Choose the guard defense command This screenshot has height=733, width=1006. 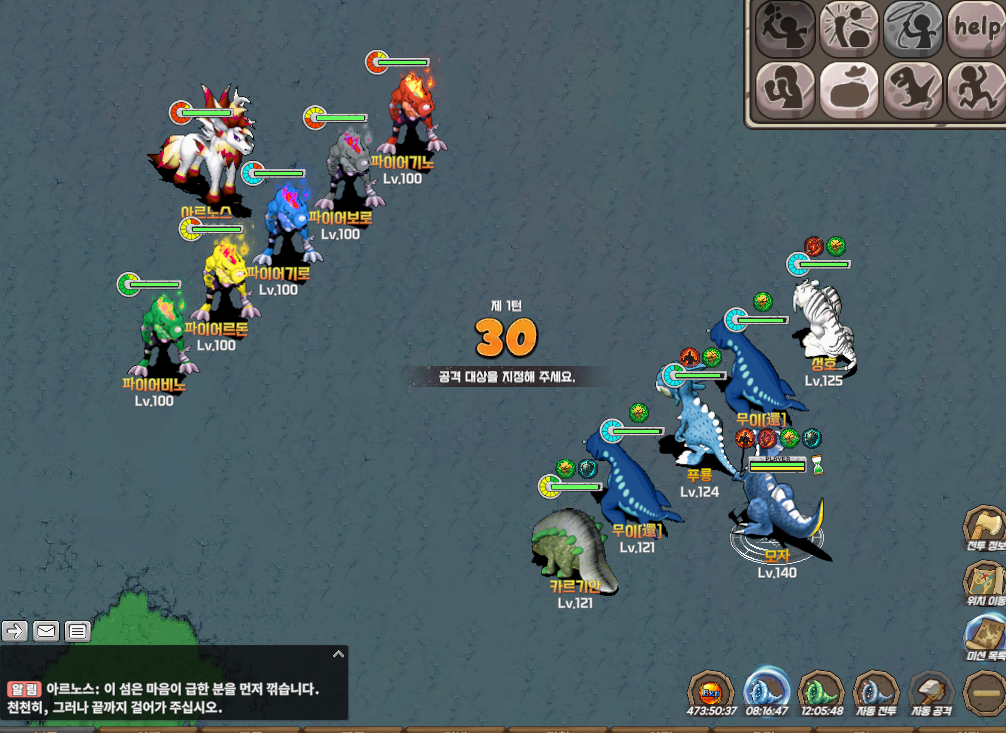[x=785, y=91]
